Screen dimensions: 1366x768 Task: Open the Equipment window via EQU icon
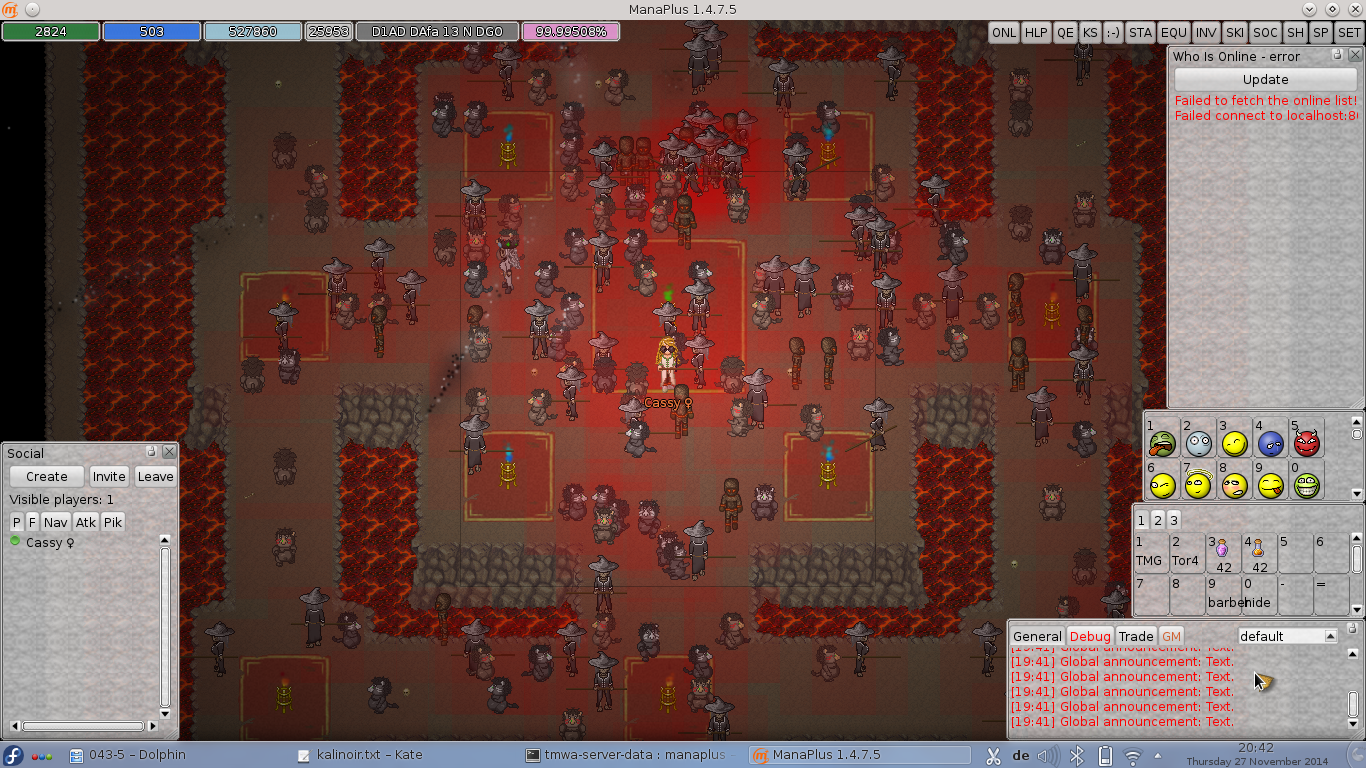tap(1172, 32)
